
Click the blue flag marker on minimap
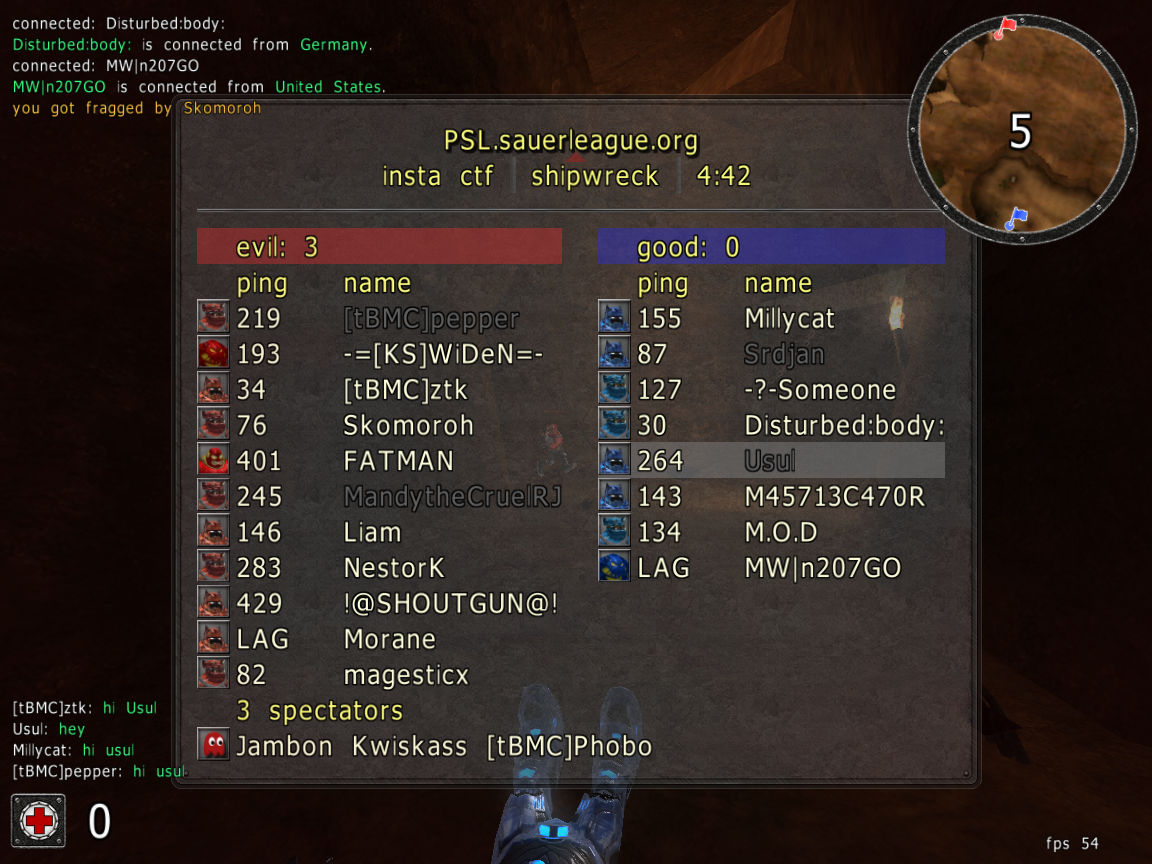(1016, 217)
